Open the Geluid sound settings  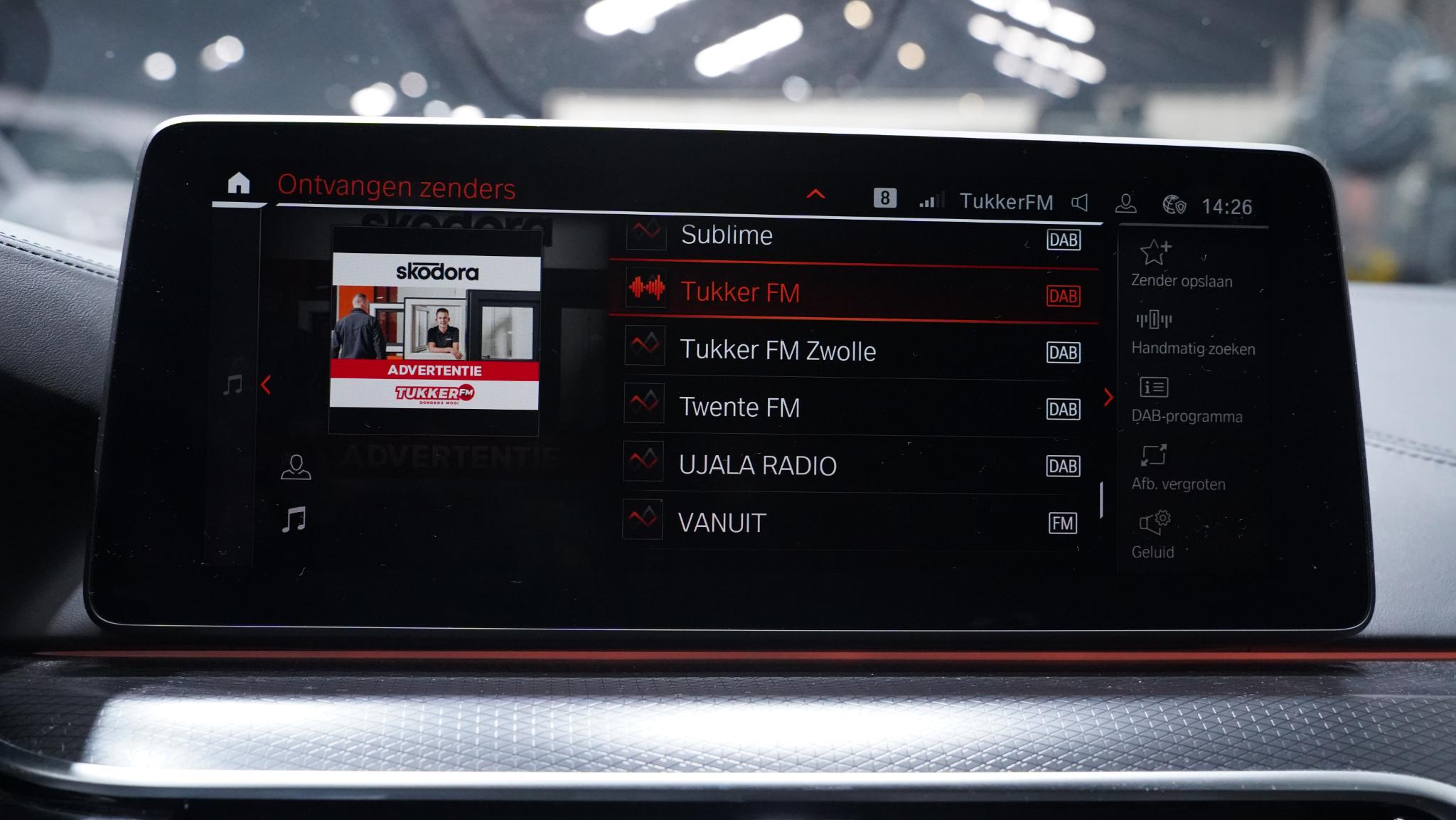[1153, 535]
